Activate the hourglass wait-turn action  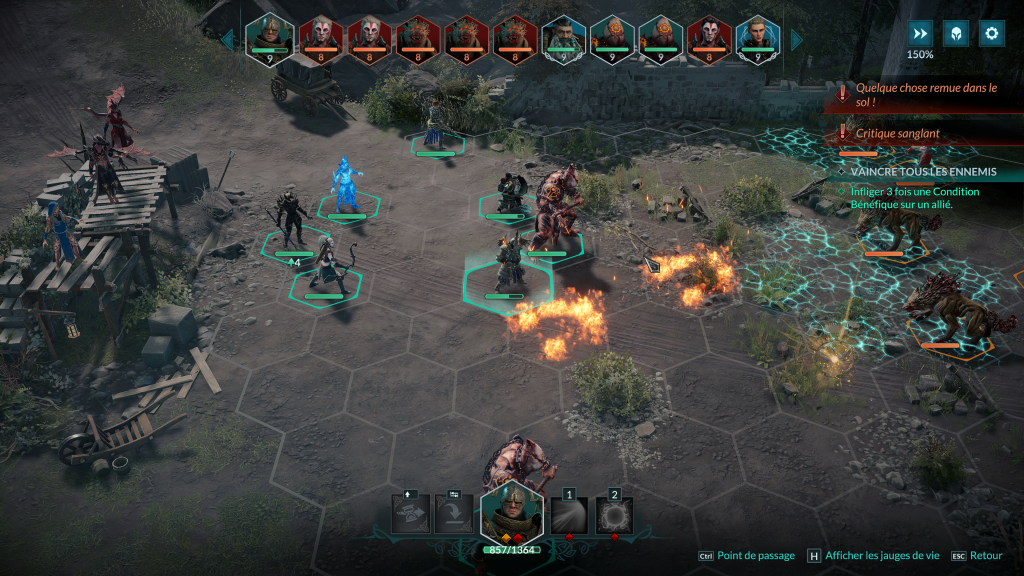[410, 515]
